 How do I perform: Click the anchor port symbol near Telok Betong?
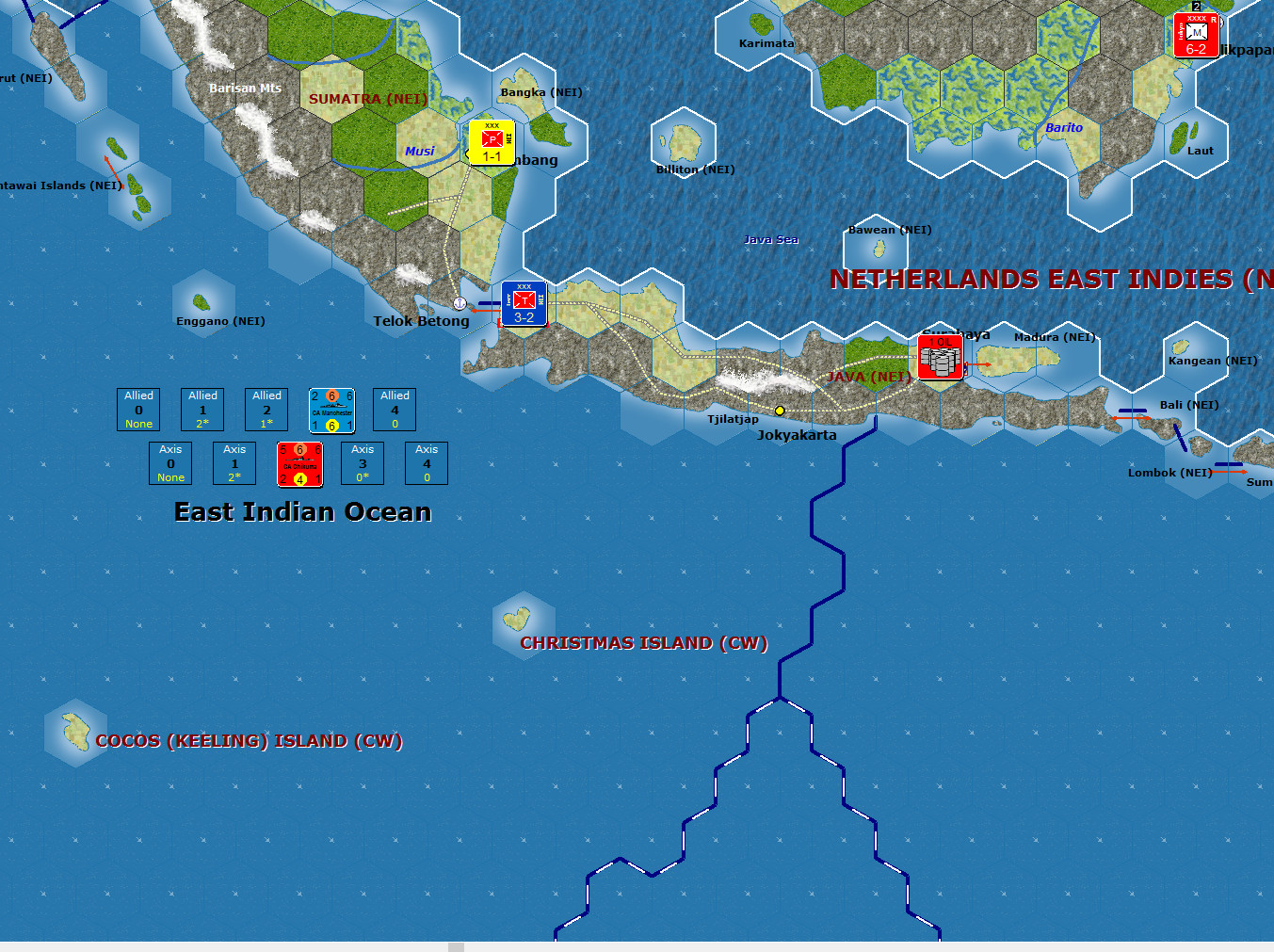[459, 303]
